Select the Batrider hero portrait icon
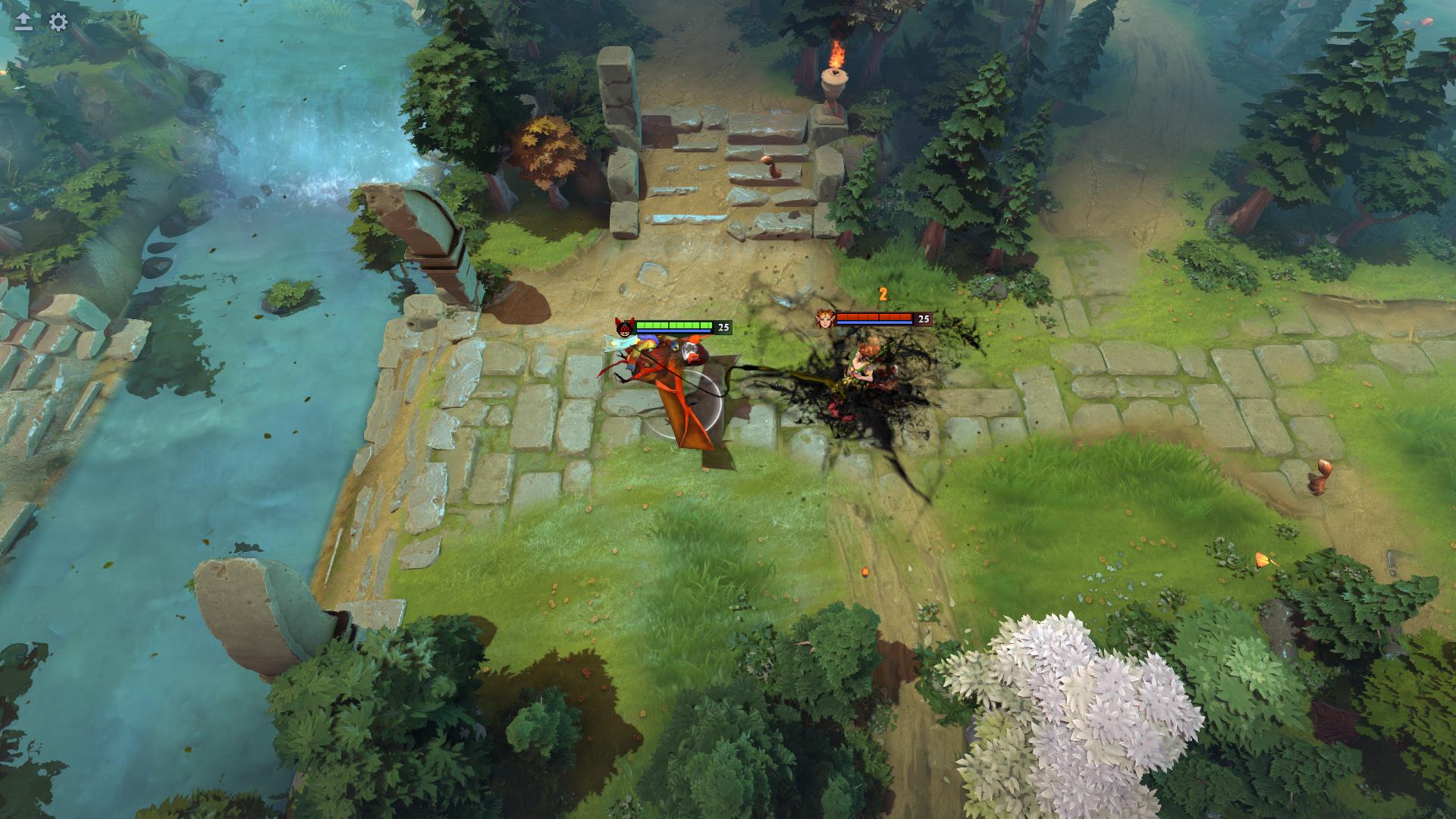 coord(624,328)
